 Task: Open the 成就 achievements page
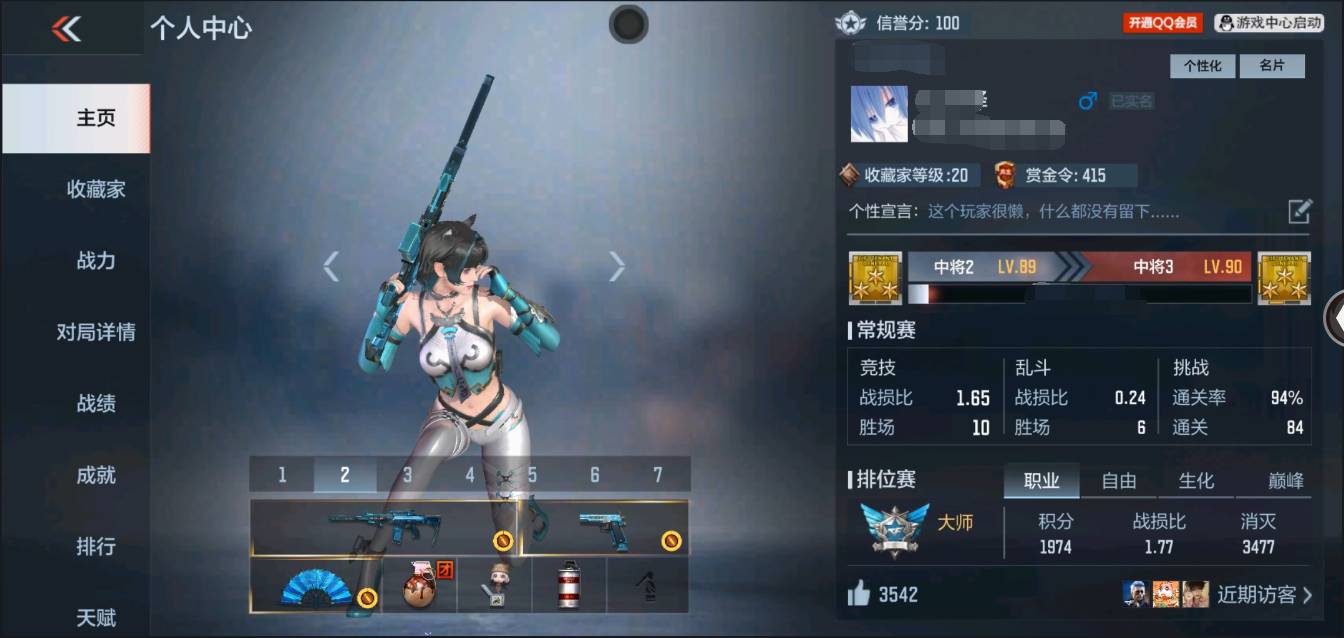point(96,475)
